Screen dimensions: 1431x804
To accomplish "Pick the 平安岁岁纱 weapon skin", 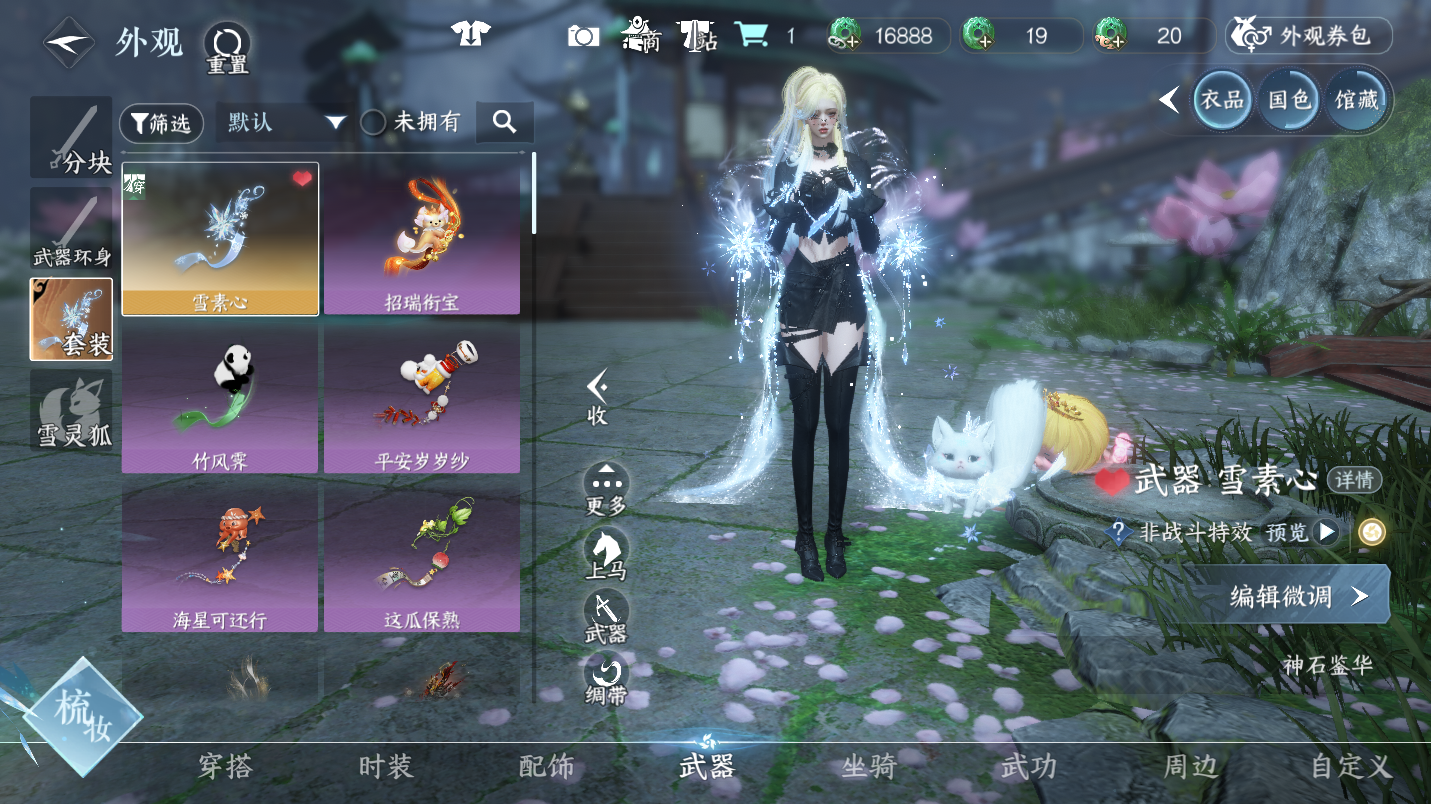I will pyautogui.click(x=421, y=398).
